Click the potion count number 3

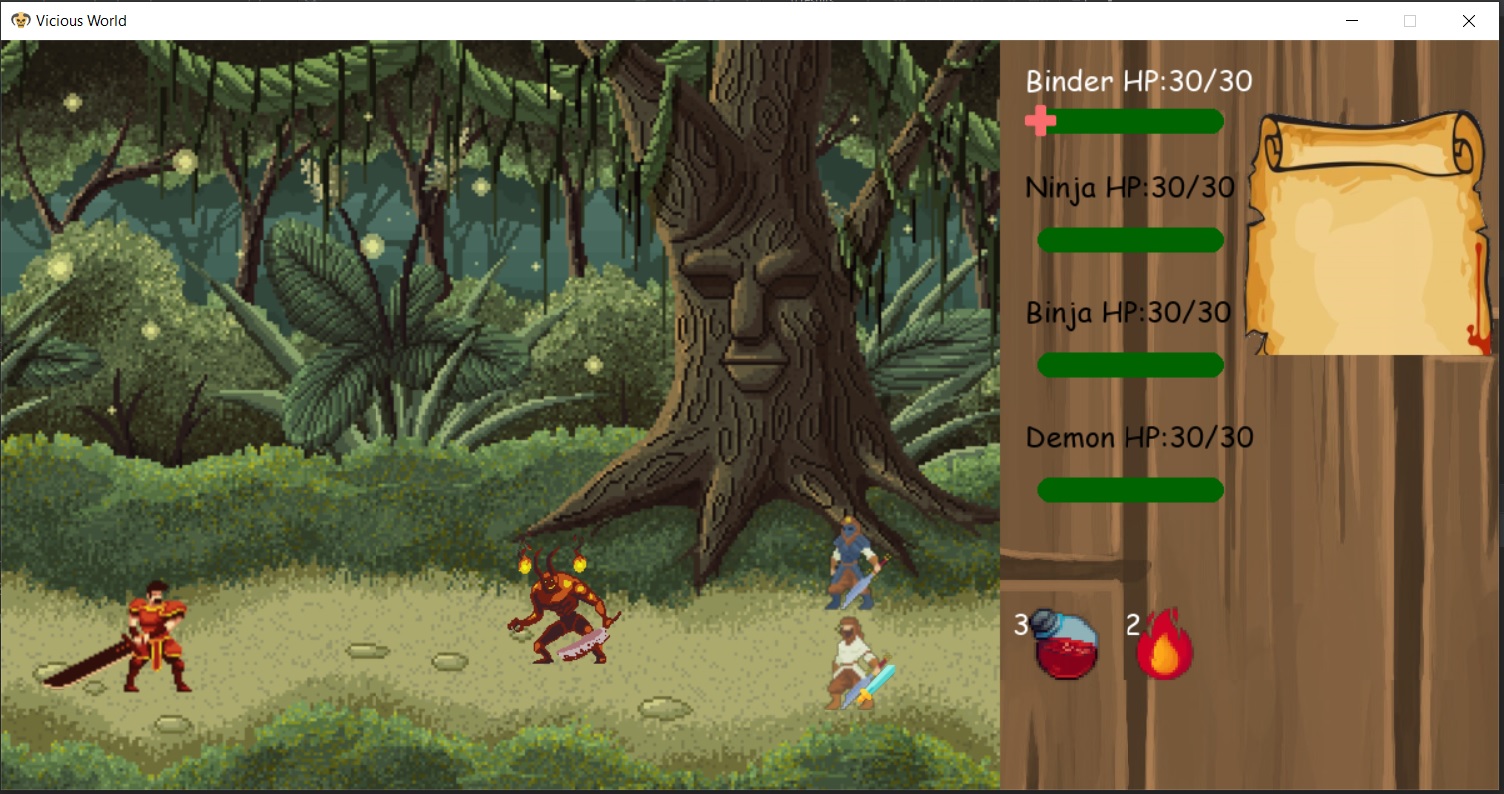click(x=1020, y=625)
